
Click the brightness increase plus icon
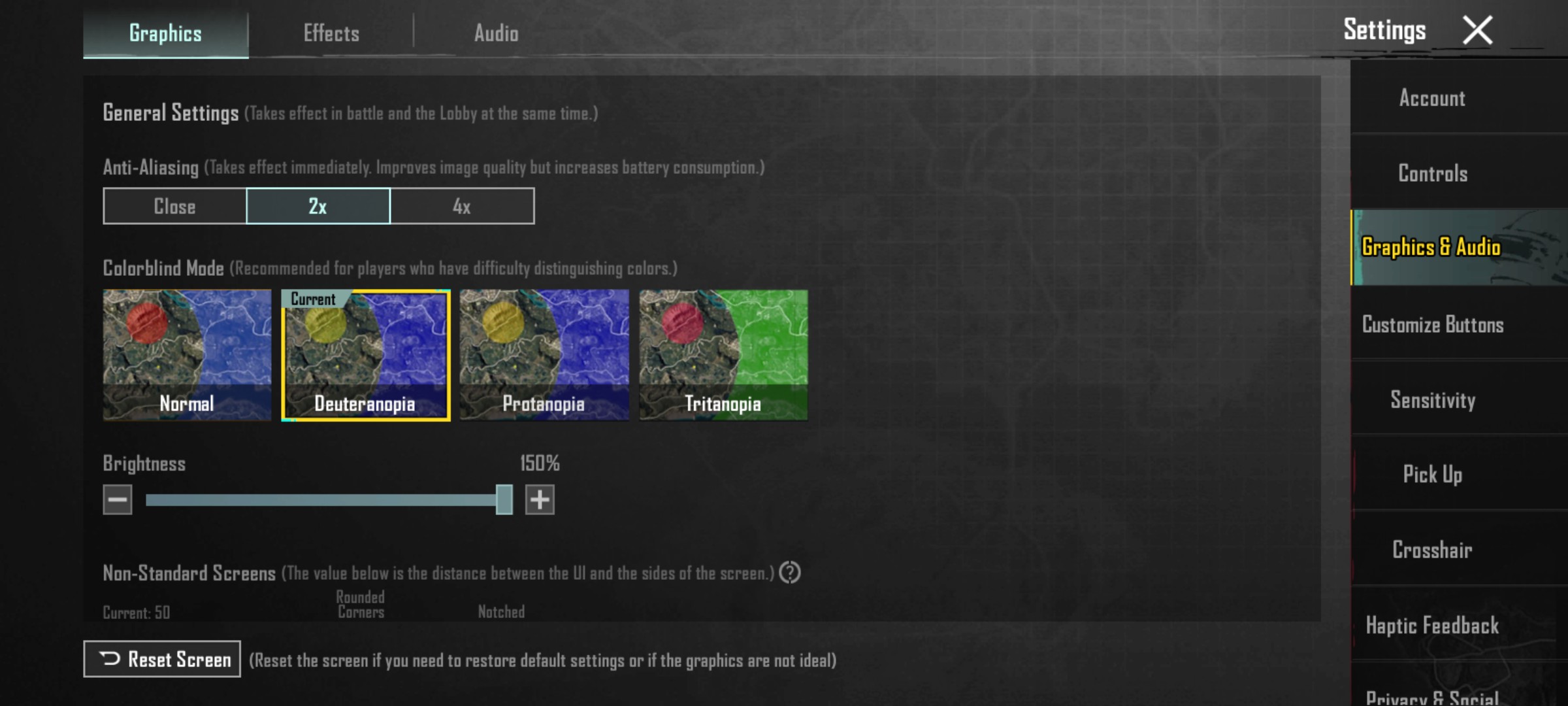pyautogui.click(x=540, y=499)
